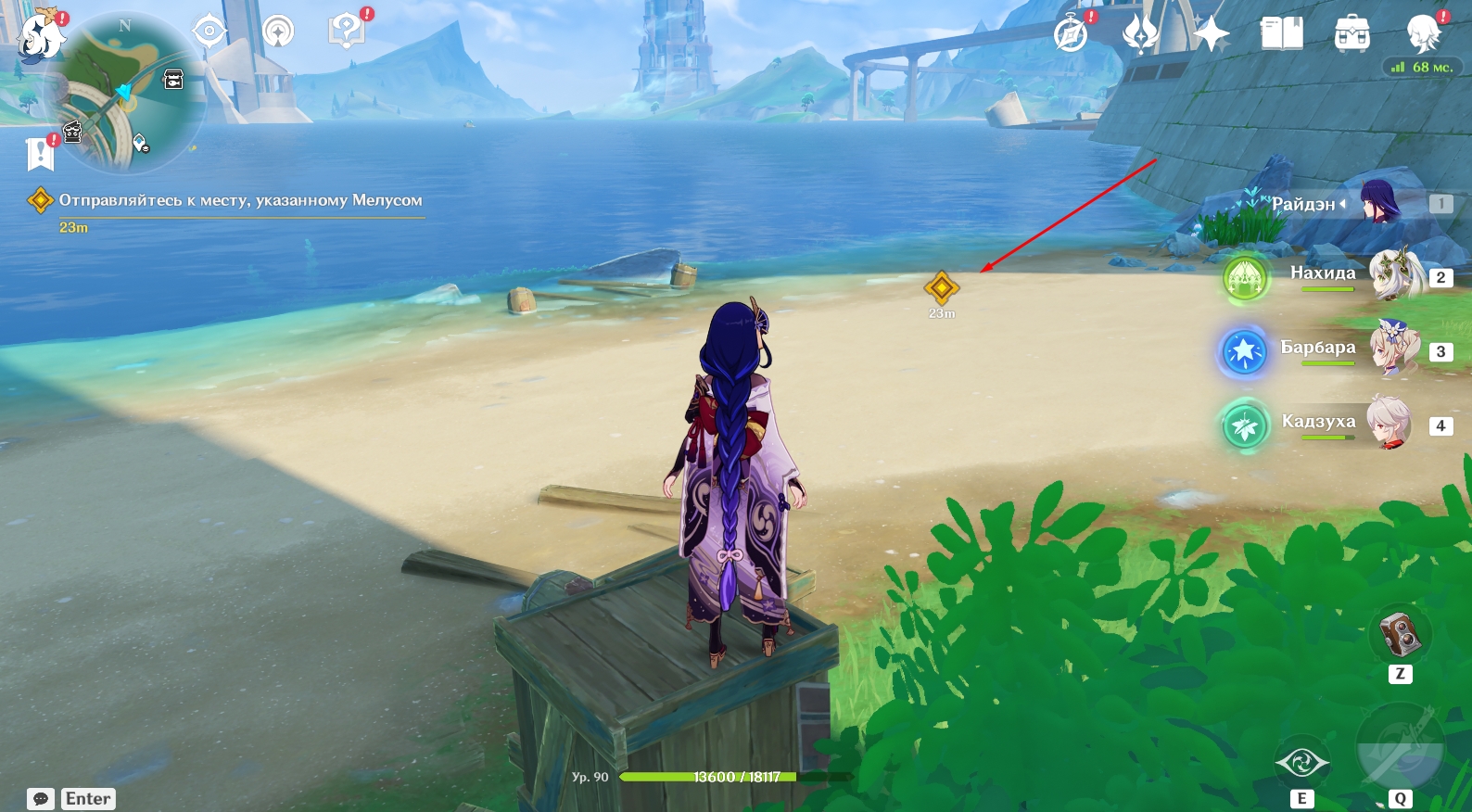Open the events compass icon
The width and height of the screenshot is (1472, 812).
tap(1071, 35)
